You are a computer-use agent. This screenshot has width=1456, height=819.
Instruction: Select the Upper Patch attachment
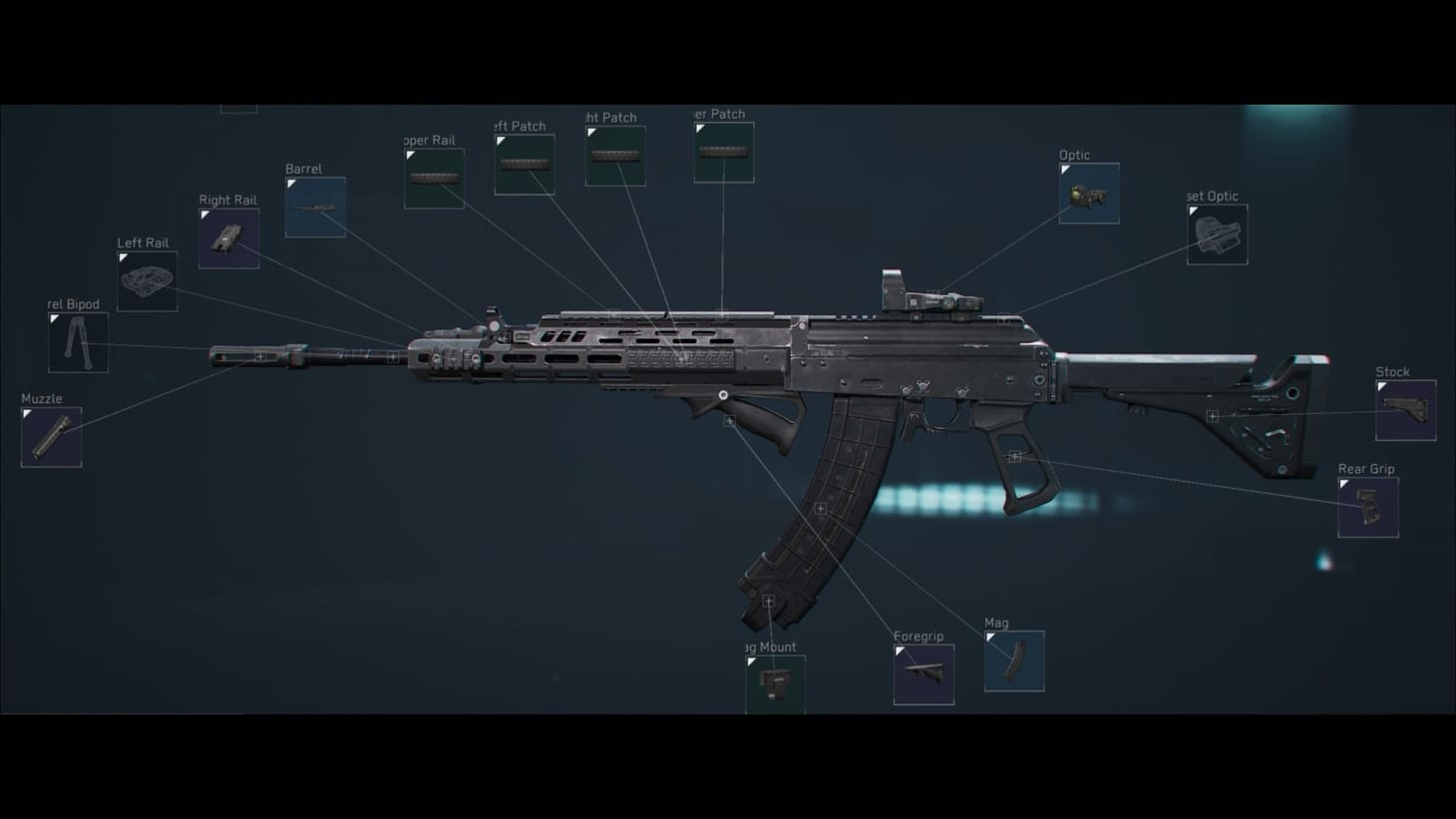(723, 151)
